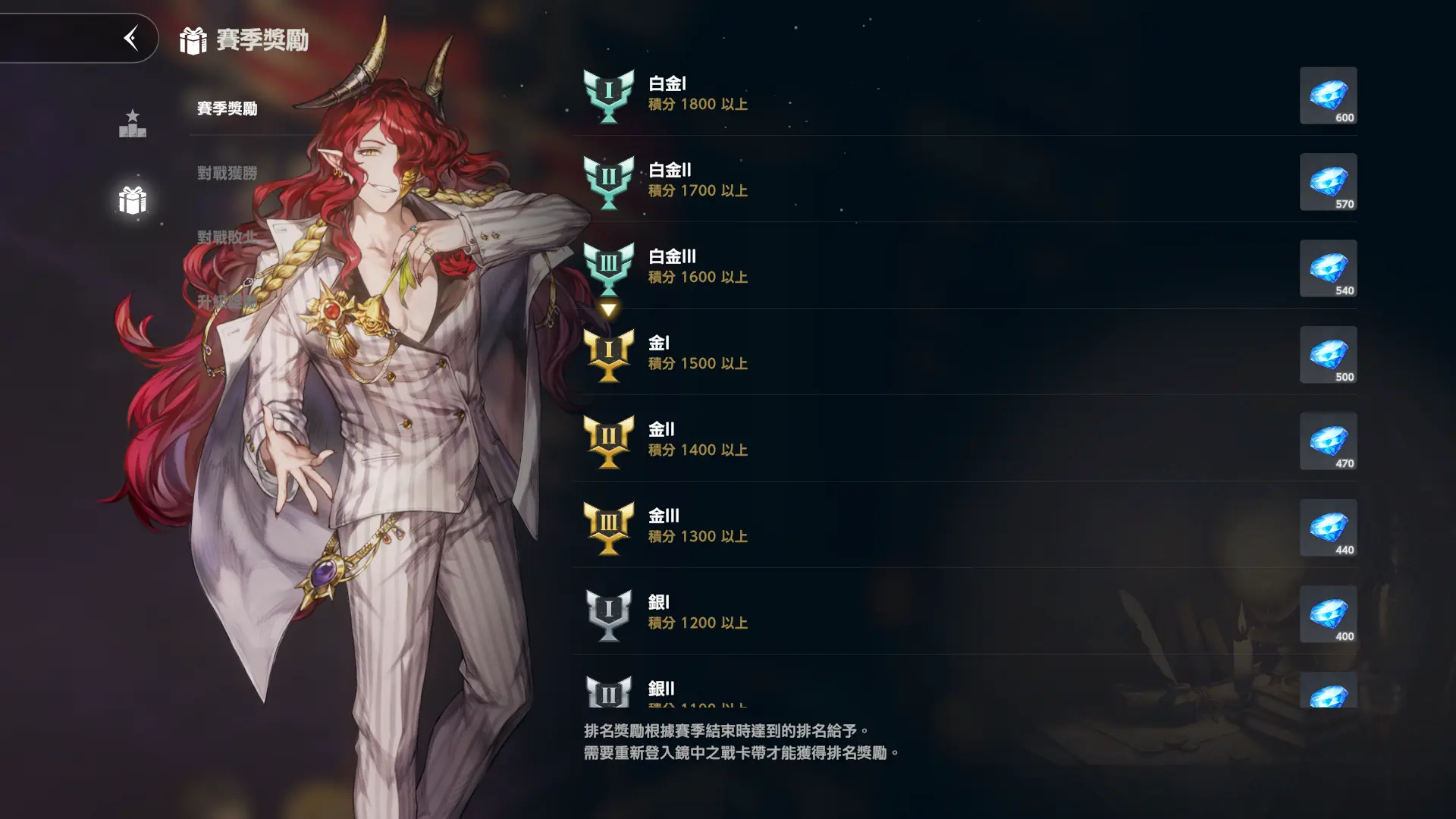This screenshot has width=1456, height=819.
Task: Inspect the 570 gem reward
Action: pos(1328,182)
